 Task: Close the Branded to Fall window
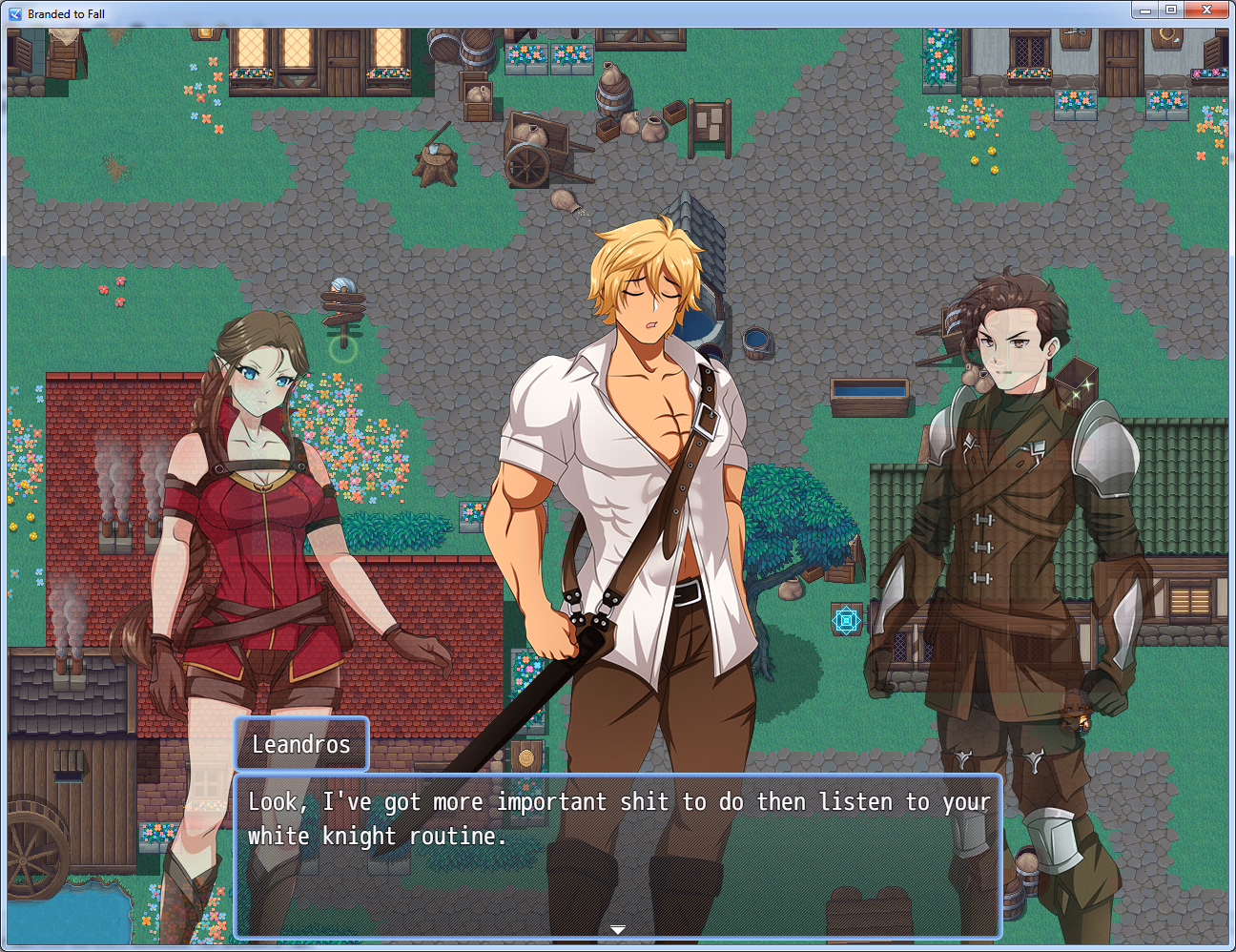click(x=1206, y=10)
